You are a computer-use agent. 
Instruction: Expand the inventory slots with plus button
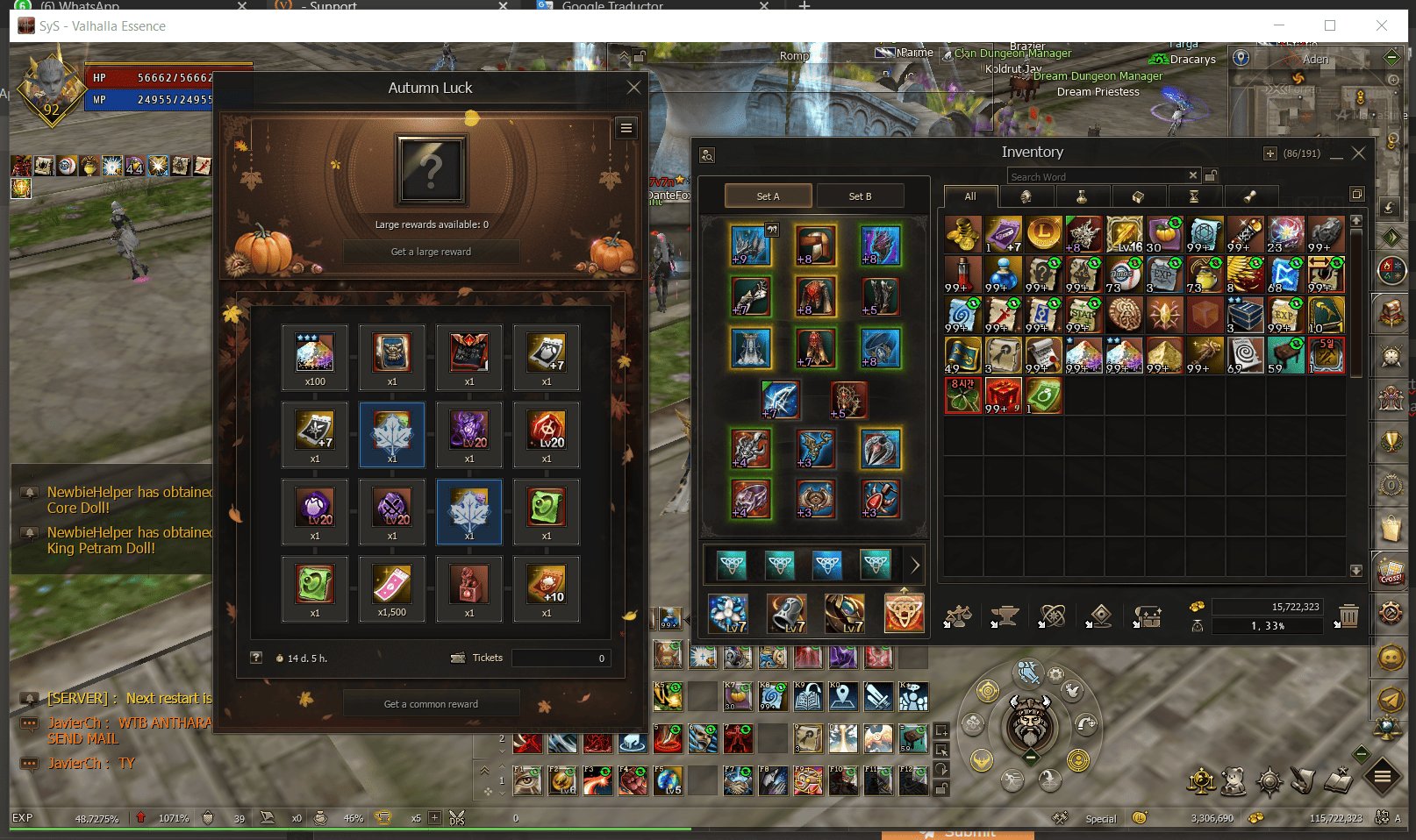(1269, 153)
